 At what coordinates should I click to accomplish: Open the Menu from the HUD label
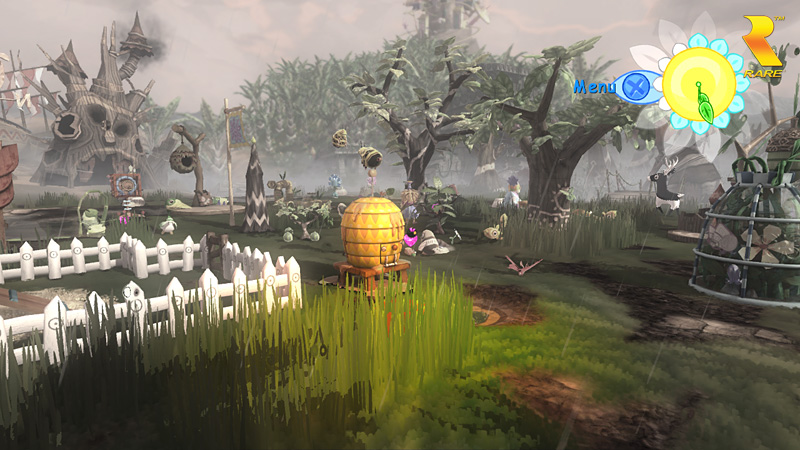(x=595, y=87)
